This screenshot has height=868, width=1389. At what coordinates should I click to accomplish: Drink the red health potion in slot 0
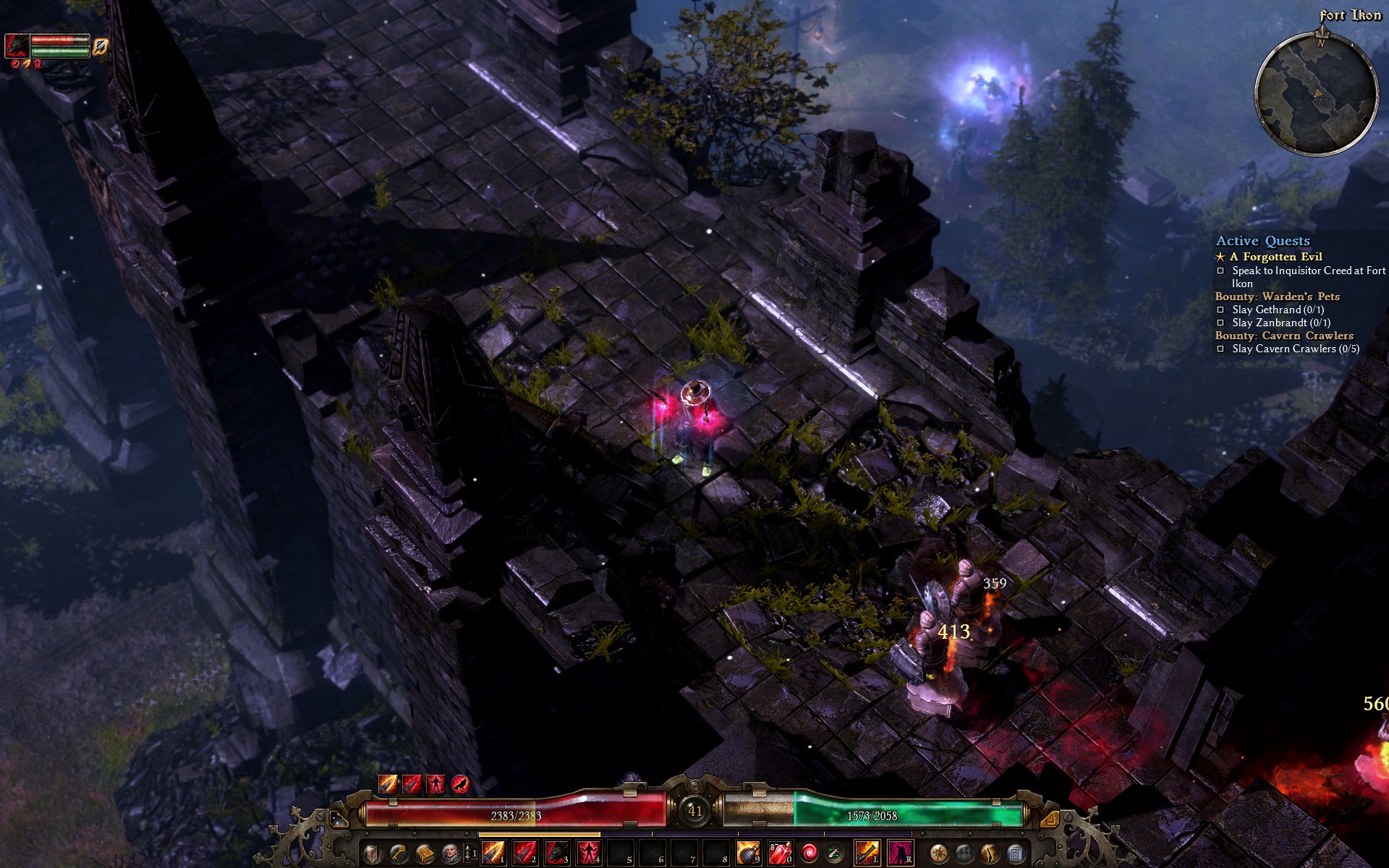tap(779, 854)
